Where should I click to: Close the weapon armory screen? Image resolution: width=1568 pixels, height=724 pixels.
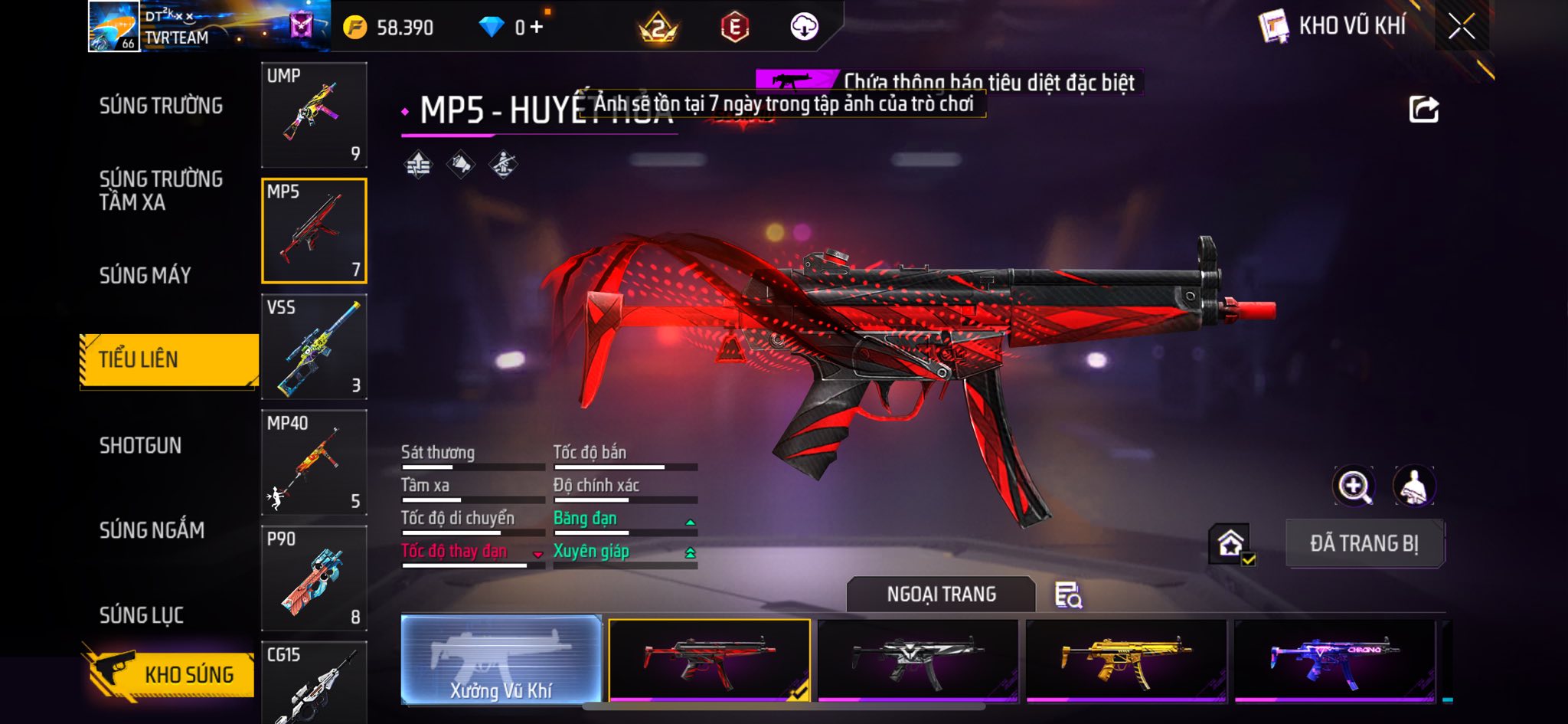[1461, 27]
